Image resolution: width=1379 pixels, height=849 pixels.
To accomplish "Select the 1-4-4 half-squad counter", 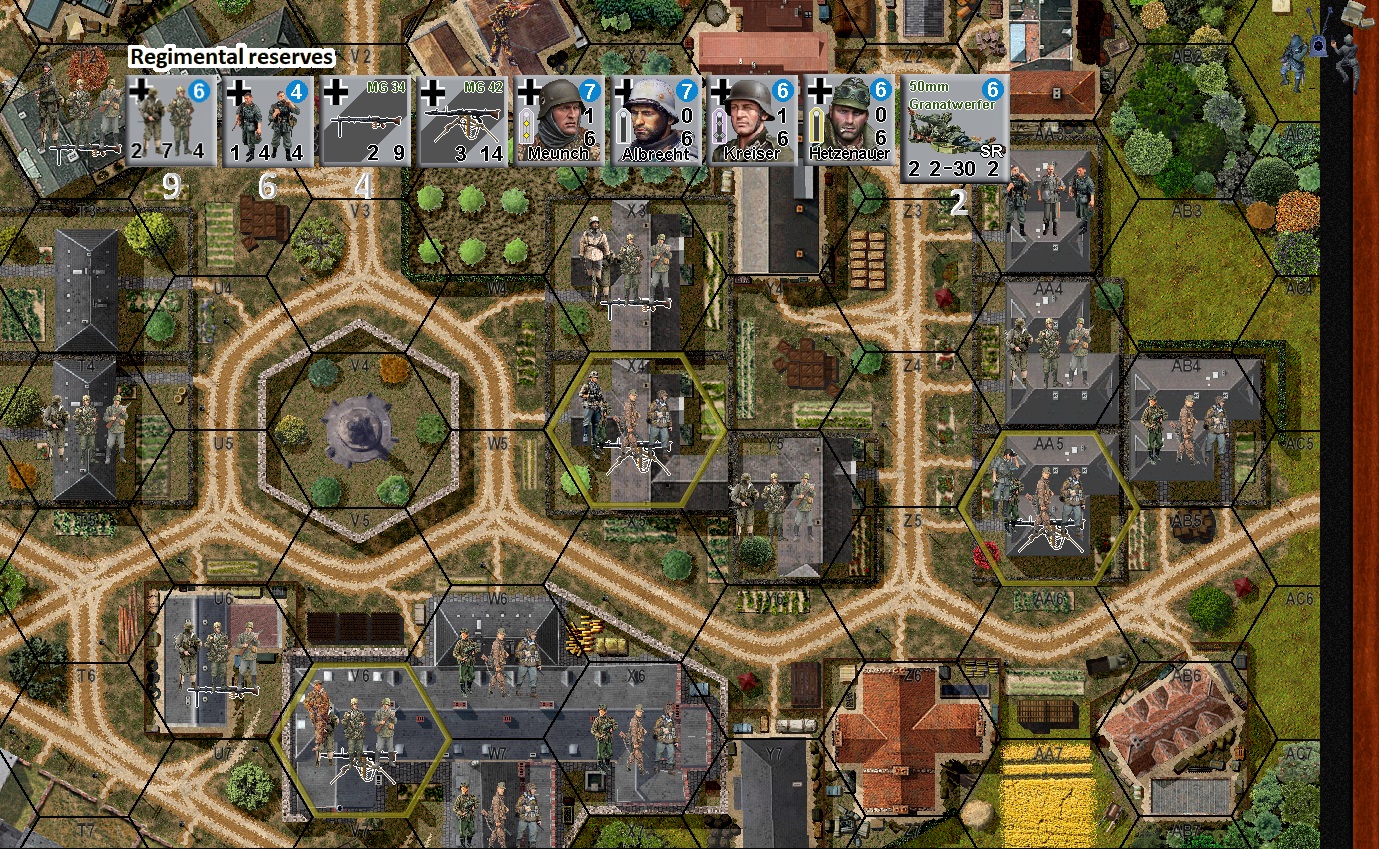I will (267, 121).
